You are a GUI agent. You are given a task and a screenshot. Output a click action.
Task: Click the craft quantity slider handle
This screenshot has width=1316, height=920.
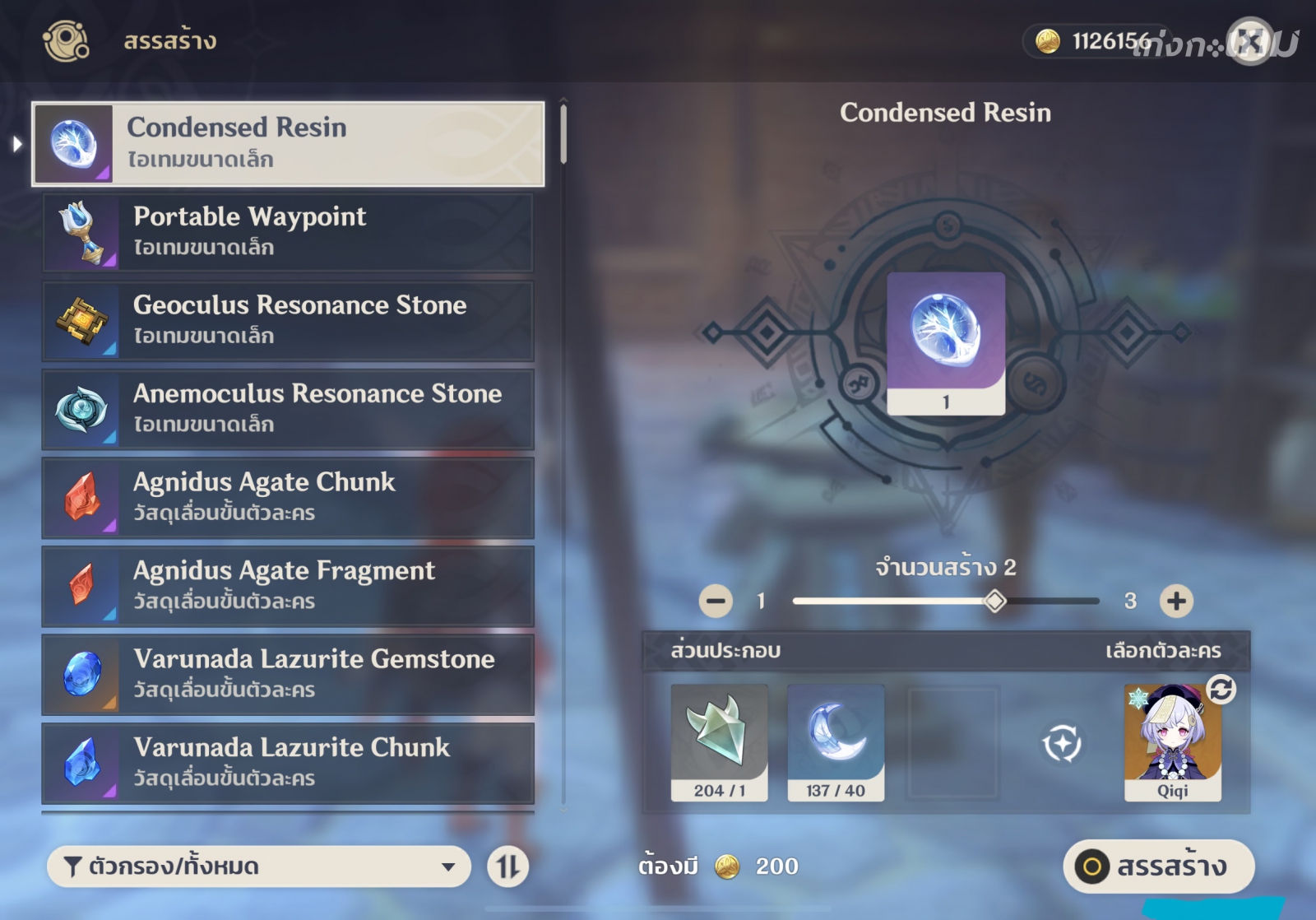tap(995, 602)
